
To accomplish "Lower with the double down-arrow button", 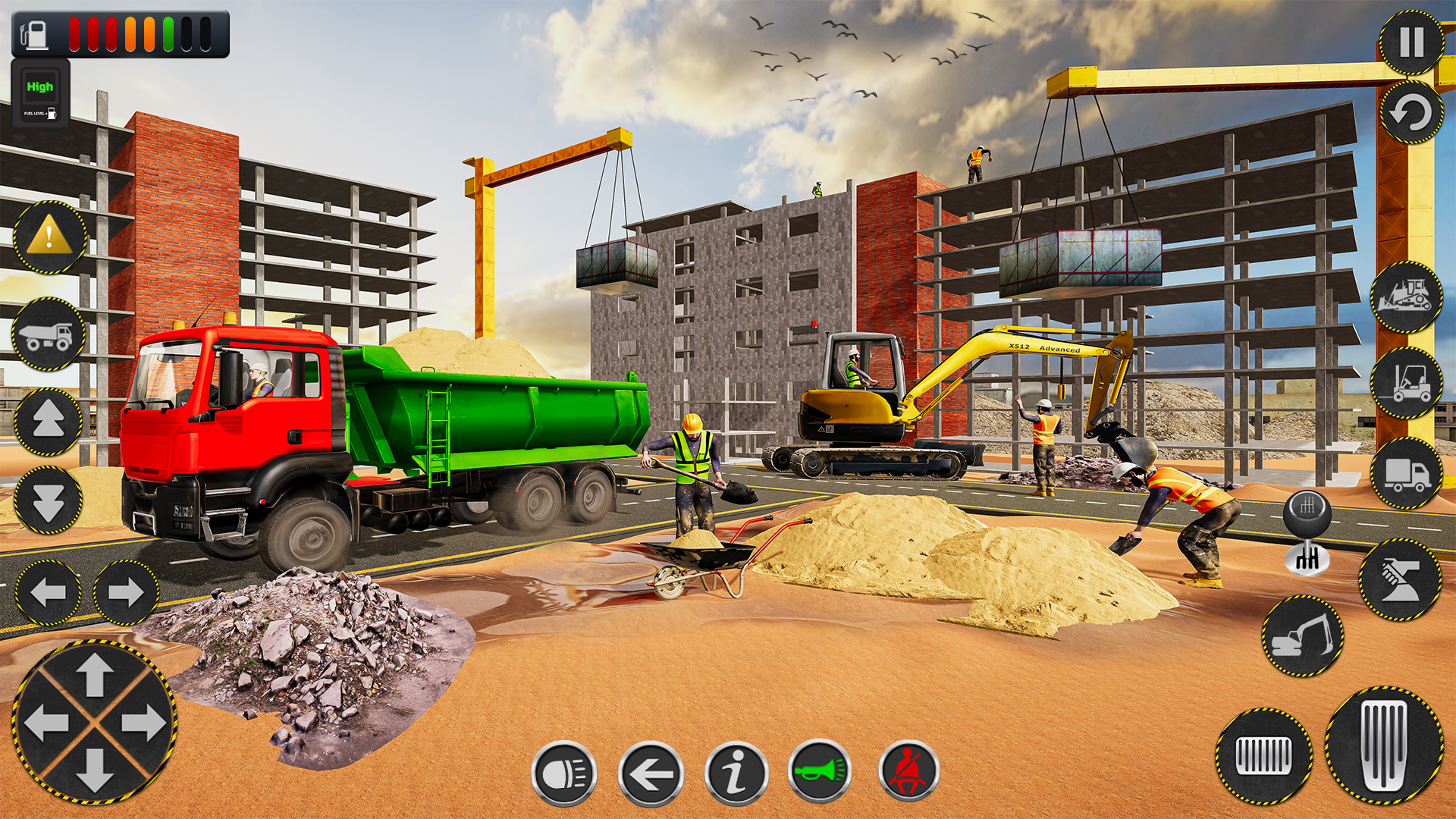I will (x=49, y=500).
